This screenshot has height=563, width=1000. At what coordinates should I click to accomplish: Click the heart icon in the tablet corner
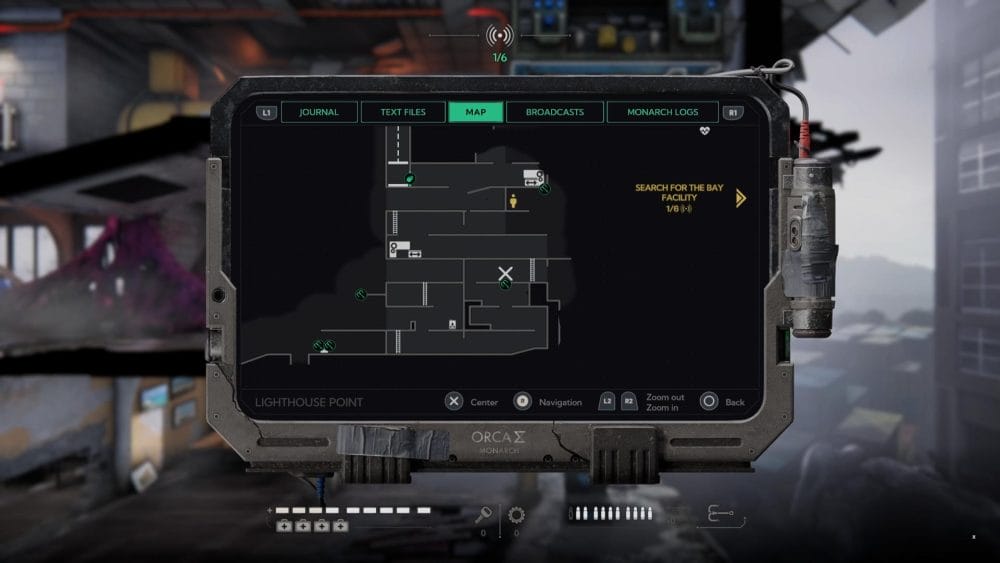pyautogui.click(x=705, y=130)
